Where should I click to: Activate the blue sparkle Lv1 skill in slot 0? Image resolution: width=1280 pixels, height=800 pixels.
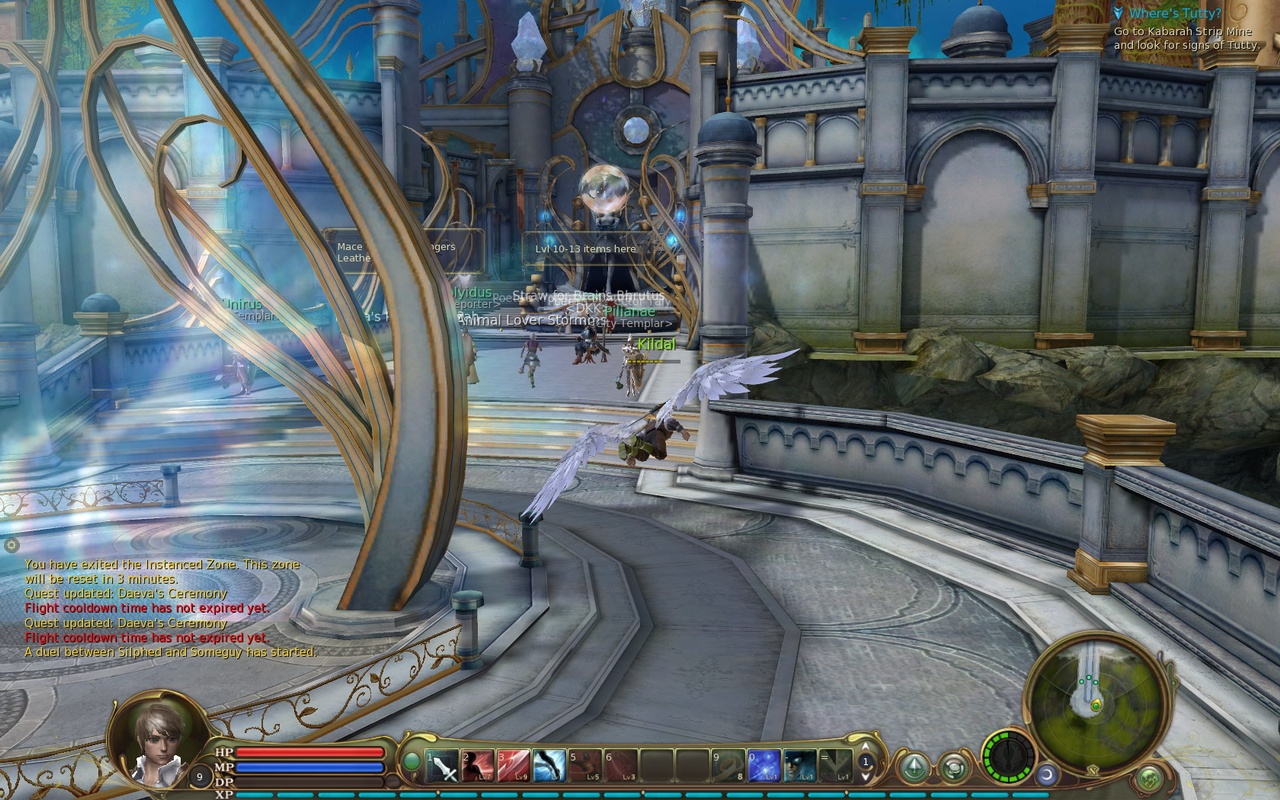(x=763, y=765)
